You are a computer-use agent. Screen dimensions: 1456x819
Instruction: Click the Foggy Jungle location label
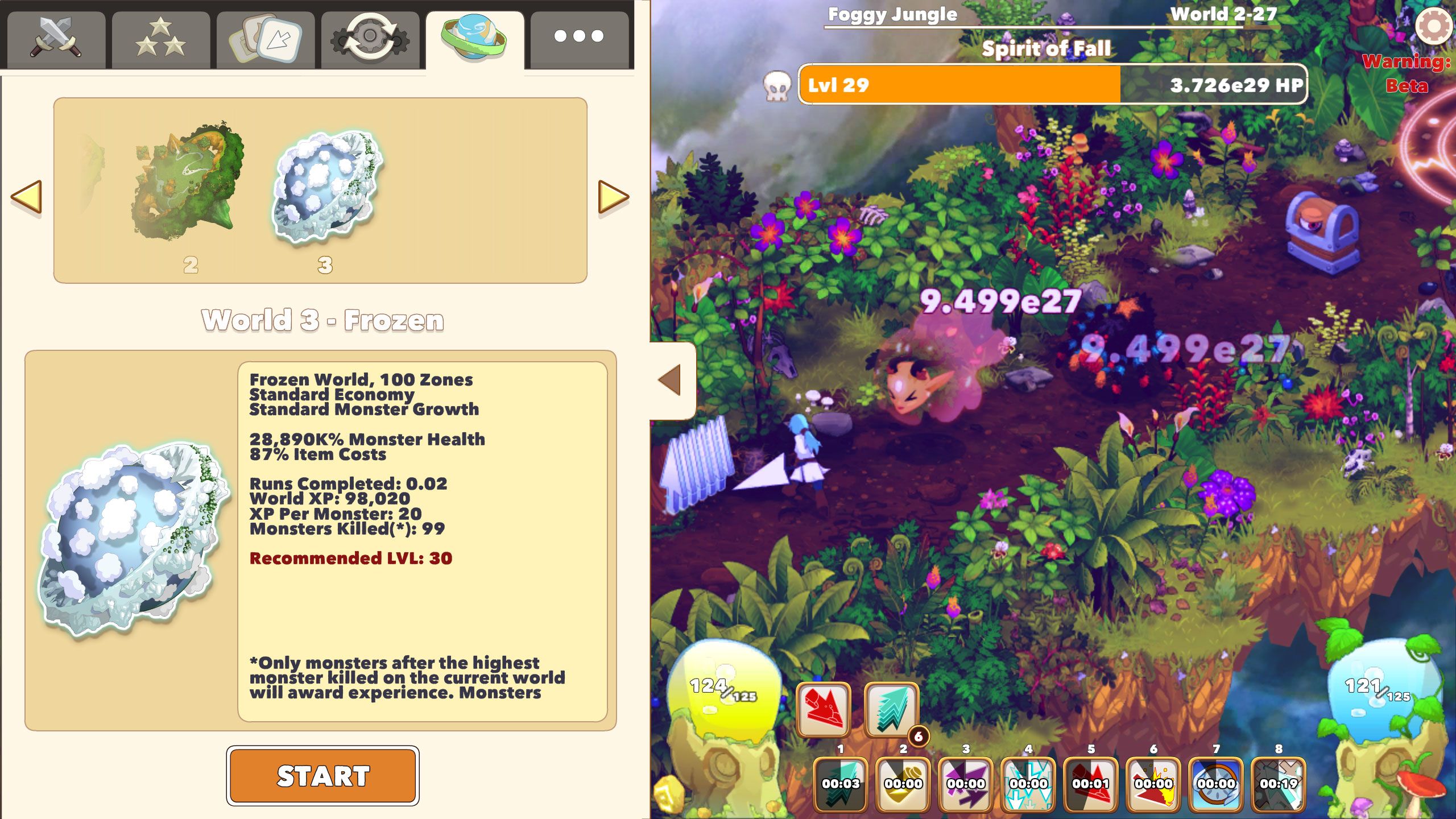point(893,15)
